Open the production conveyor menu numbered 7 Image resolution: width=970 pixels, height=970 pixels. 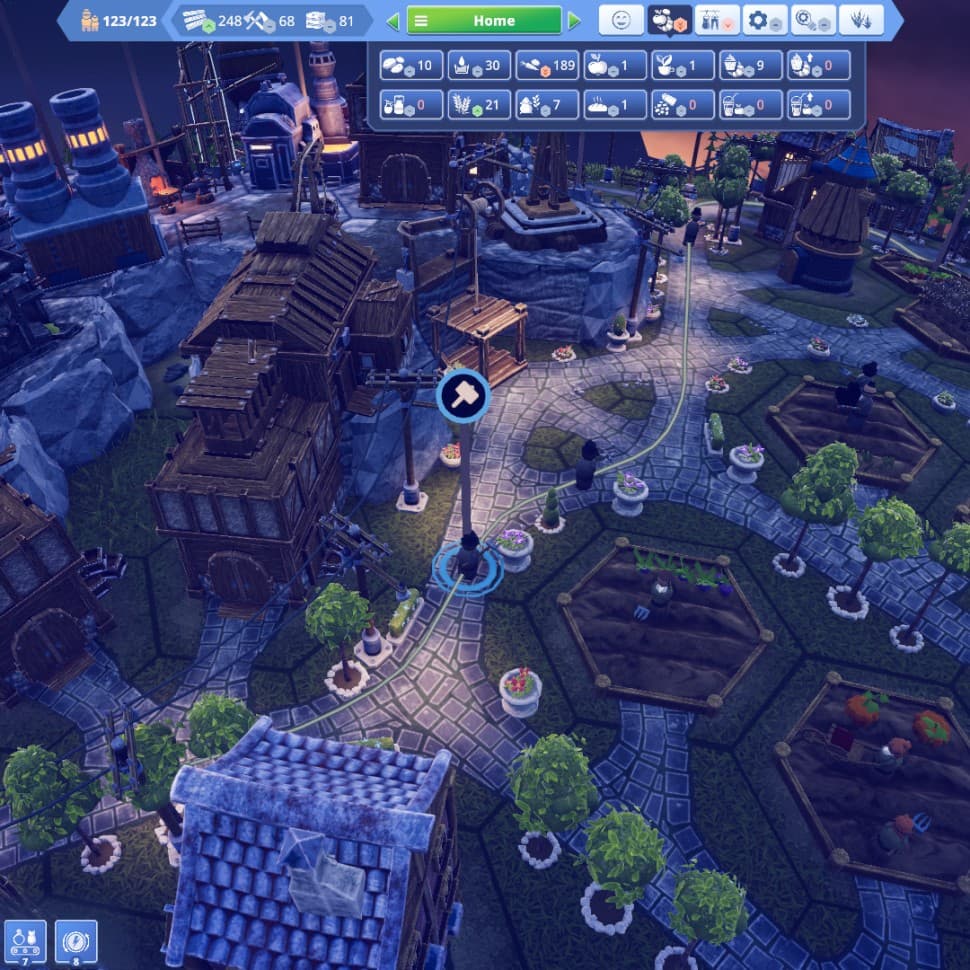point(24,942)
